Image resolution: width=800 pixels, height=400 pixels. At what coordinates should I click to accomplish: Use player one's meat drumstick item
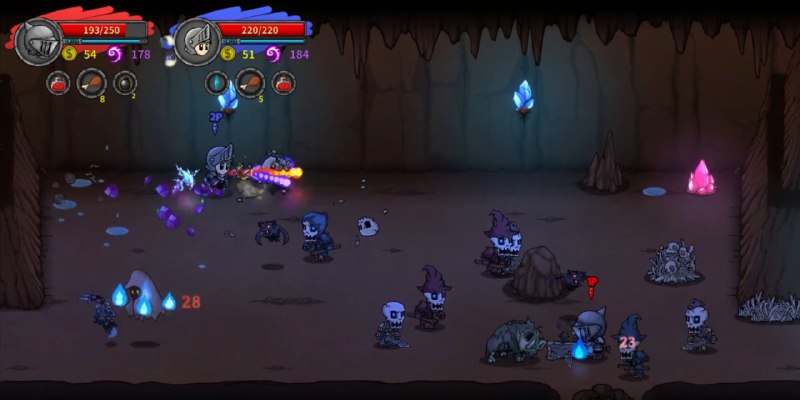tap(91, 83)
